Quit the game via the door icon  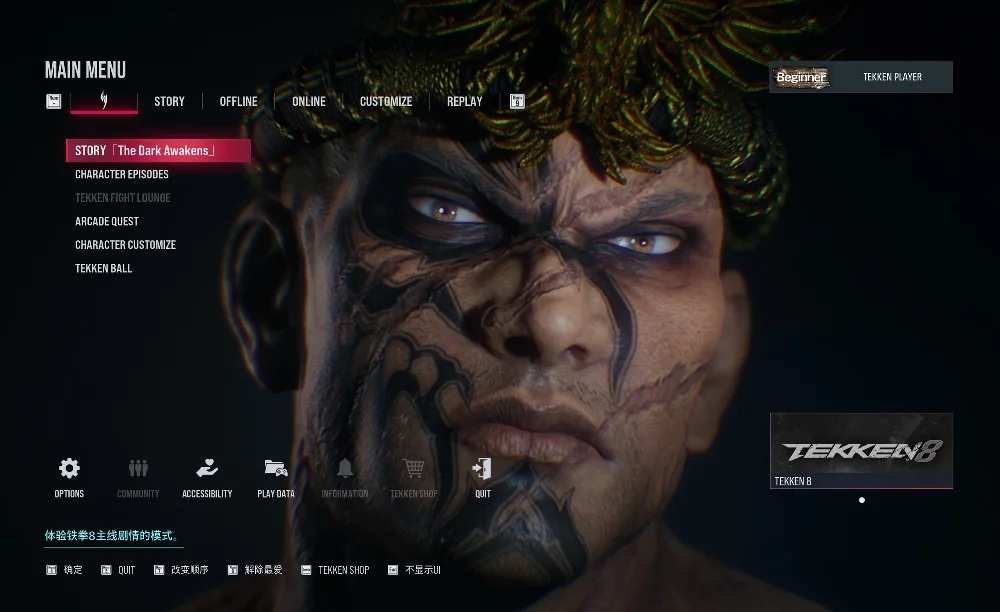coord(483,476)
